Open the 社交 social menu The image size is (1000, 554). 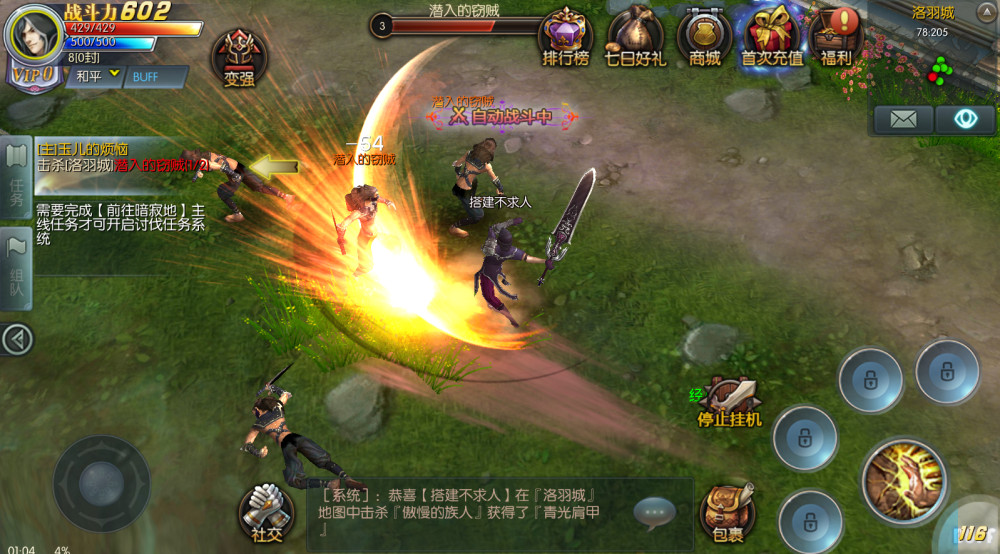pyautogui.click(x=266, y=510)
